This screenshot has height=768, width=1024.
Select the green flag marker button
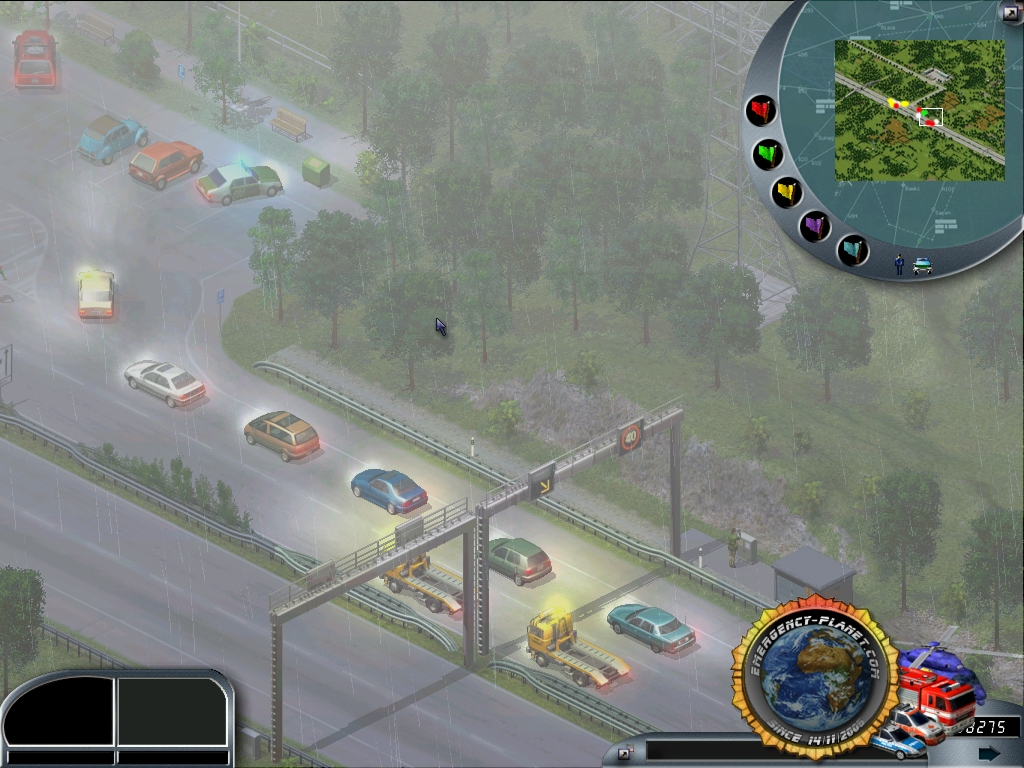pos(768,154)
